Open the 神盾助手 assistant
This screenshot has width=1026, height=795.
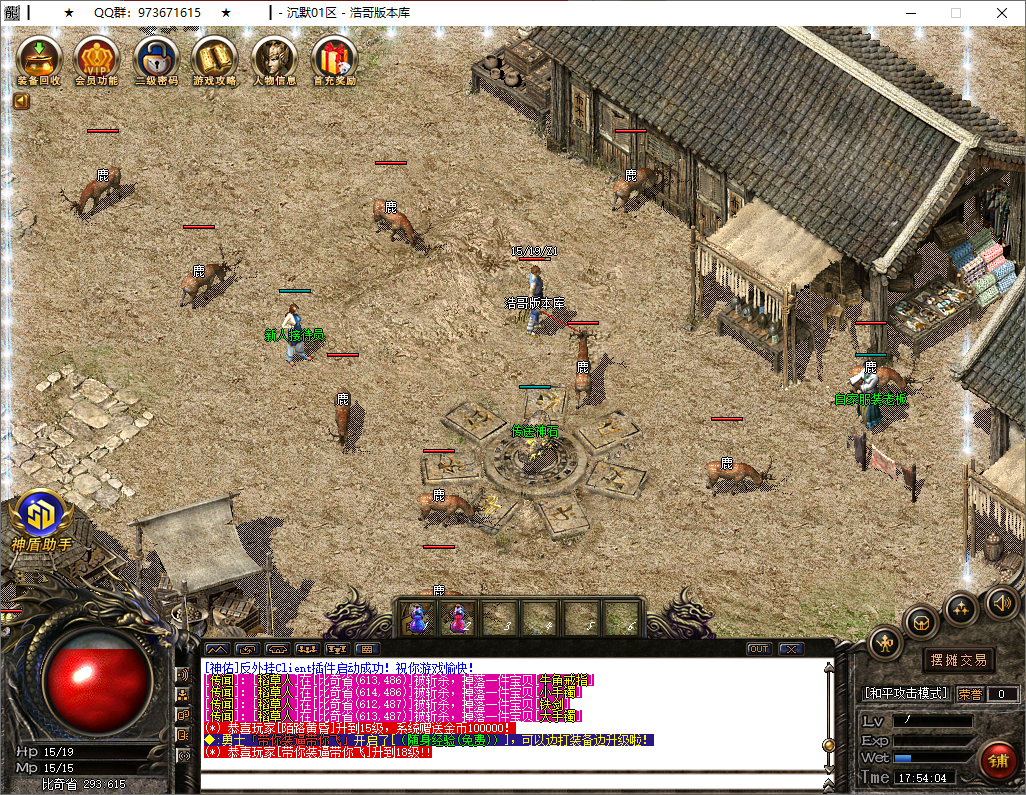41,520
